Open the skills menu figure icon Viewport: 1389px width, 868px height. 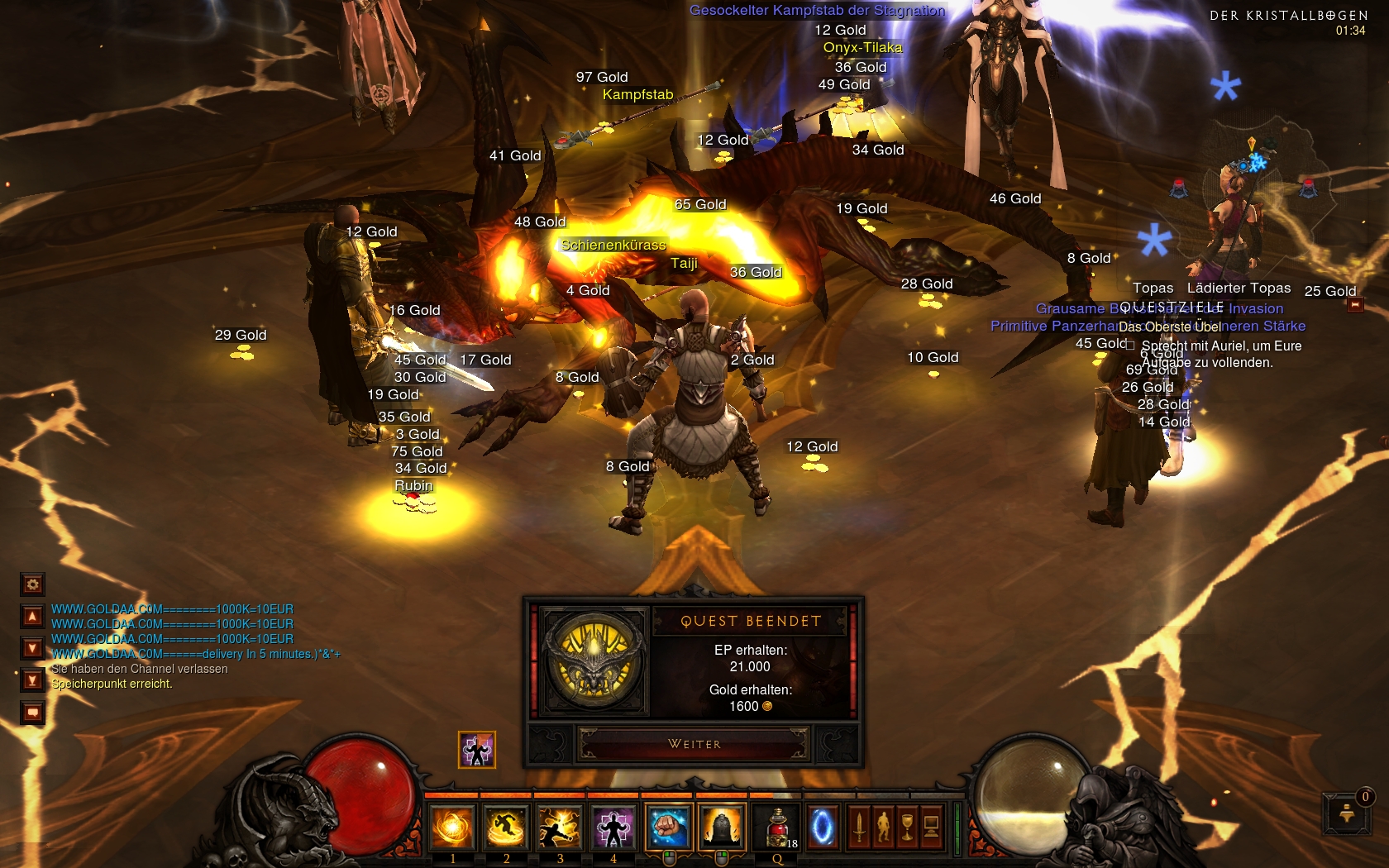tap(883, 827)
